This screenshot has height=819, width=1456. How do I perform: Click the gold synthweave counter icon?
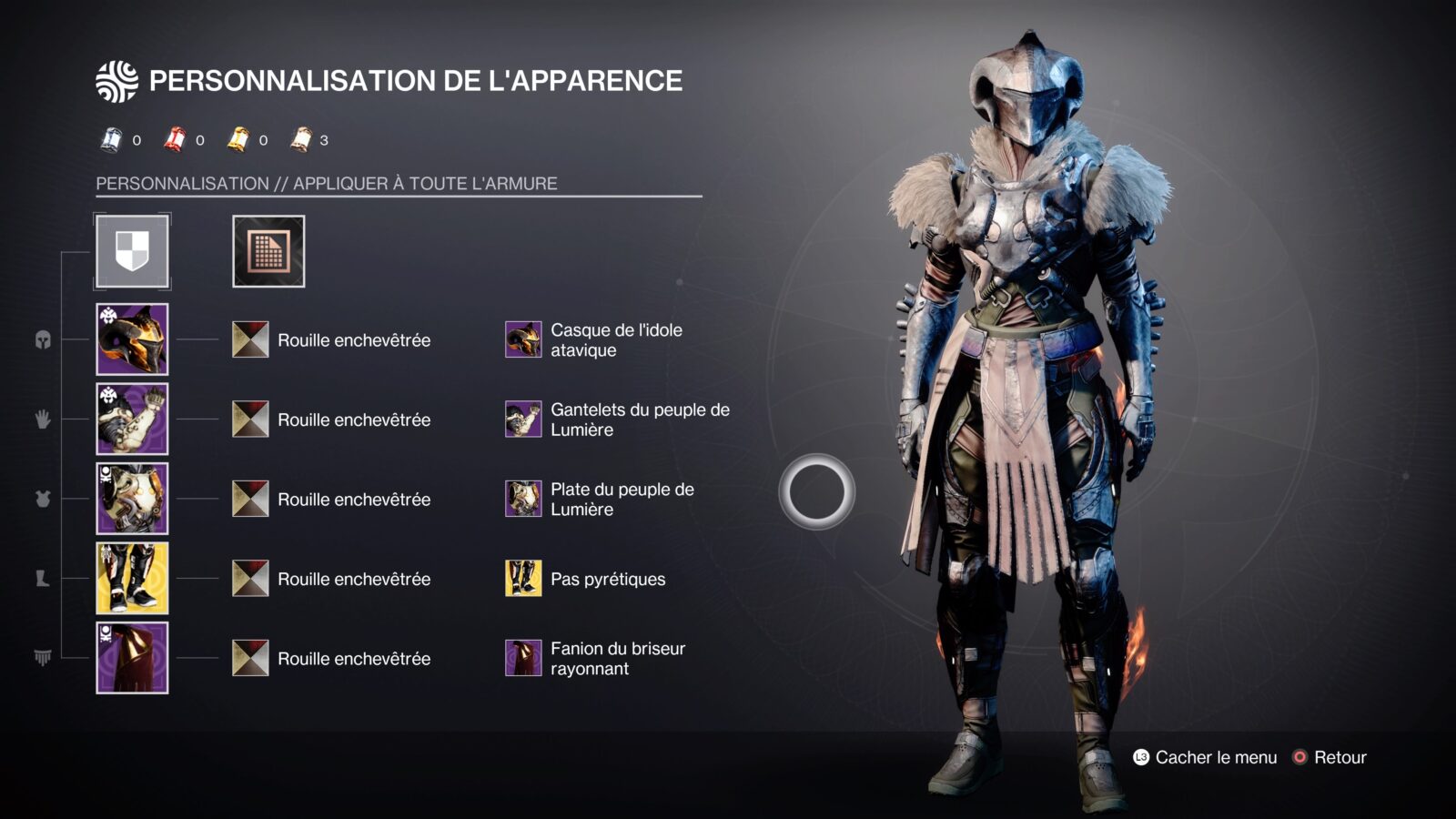point(237,139)
